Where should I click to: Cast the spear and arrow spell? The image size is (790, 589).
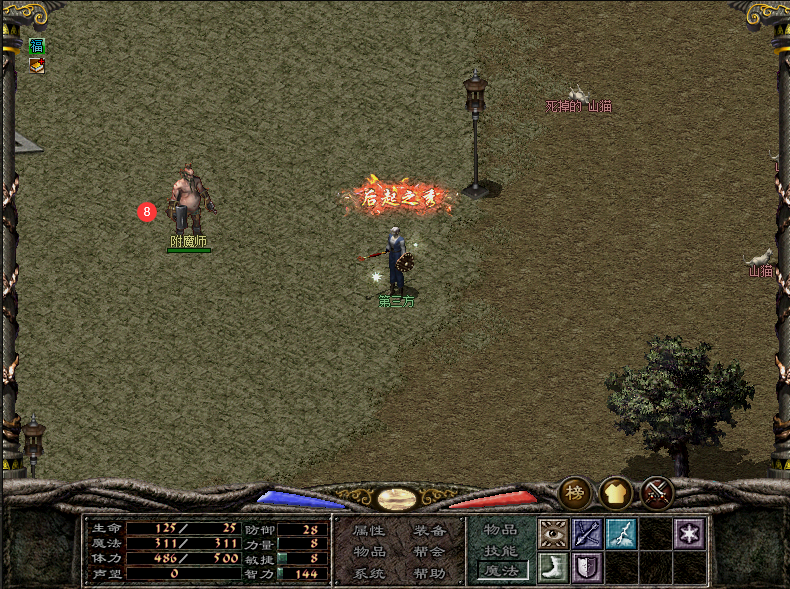point(587,533)
